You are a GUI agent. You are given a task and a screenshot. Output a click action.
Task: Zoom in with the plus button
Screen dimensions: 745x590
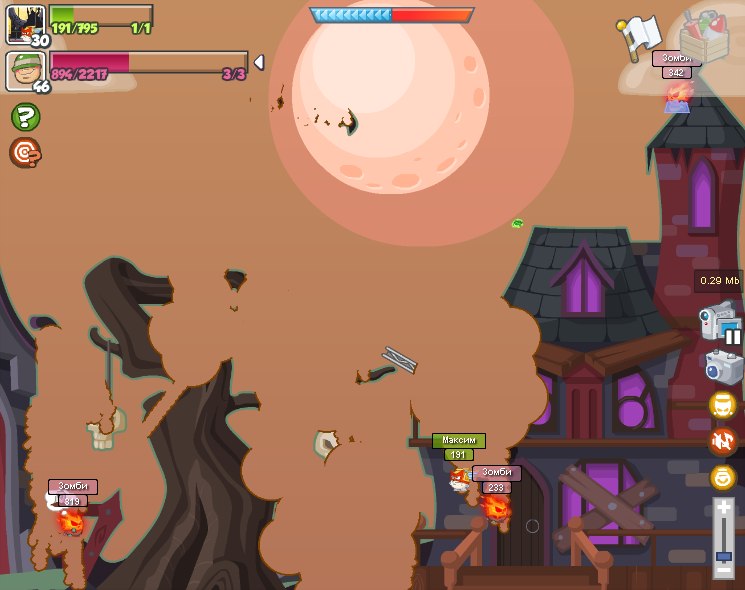(x=723, y=507)
